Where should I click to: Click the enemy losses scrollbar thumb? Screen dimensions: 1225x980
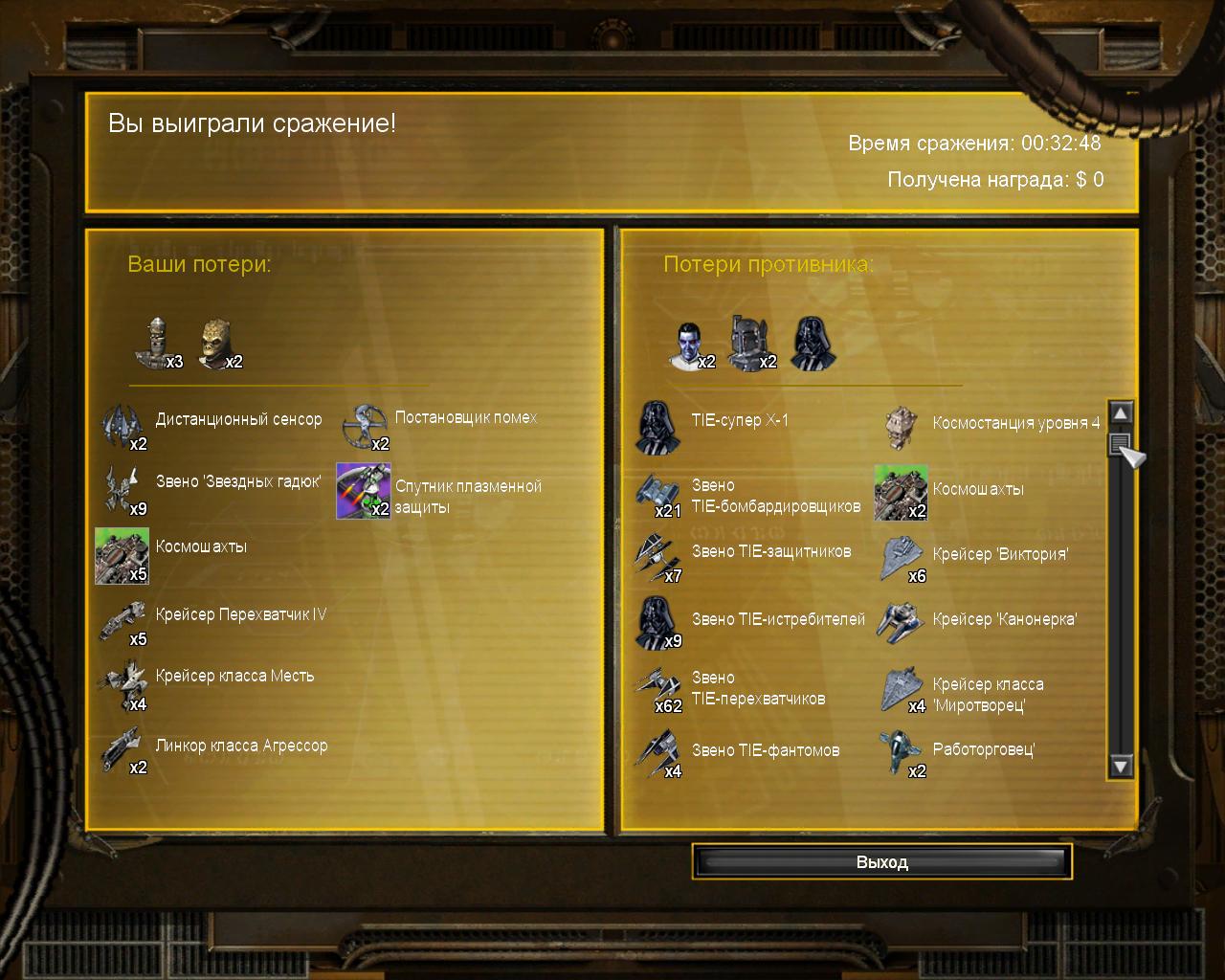click(x=1120, y=444)
